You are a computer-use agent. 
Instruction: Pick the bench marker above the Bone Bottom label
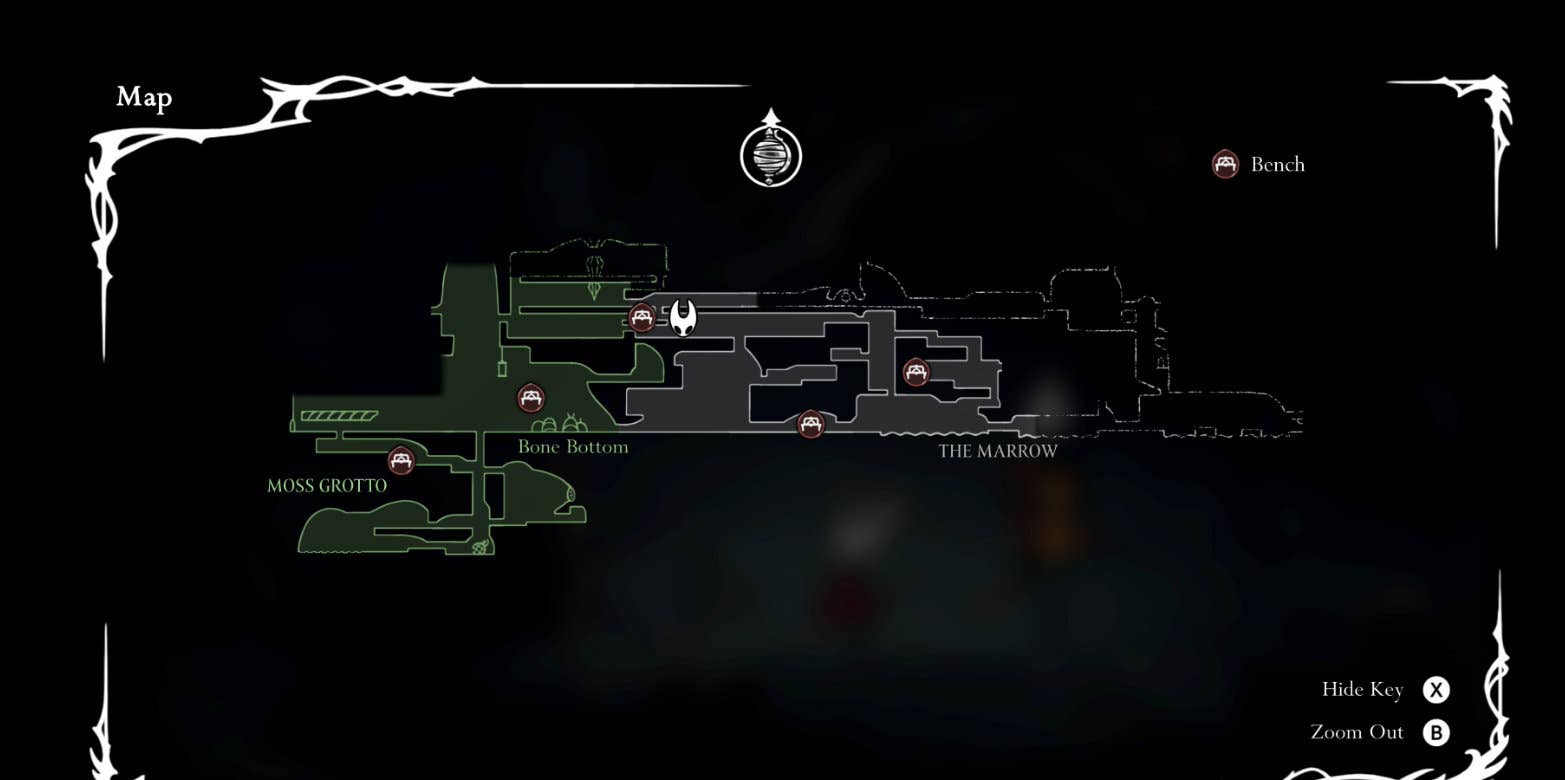click(531, 398)
